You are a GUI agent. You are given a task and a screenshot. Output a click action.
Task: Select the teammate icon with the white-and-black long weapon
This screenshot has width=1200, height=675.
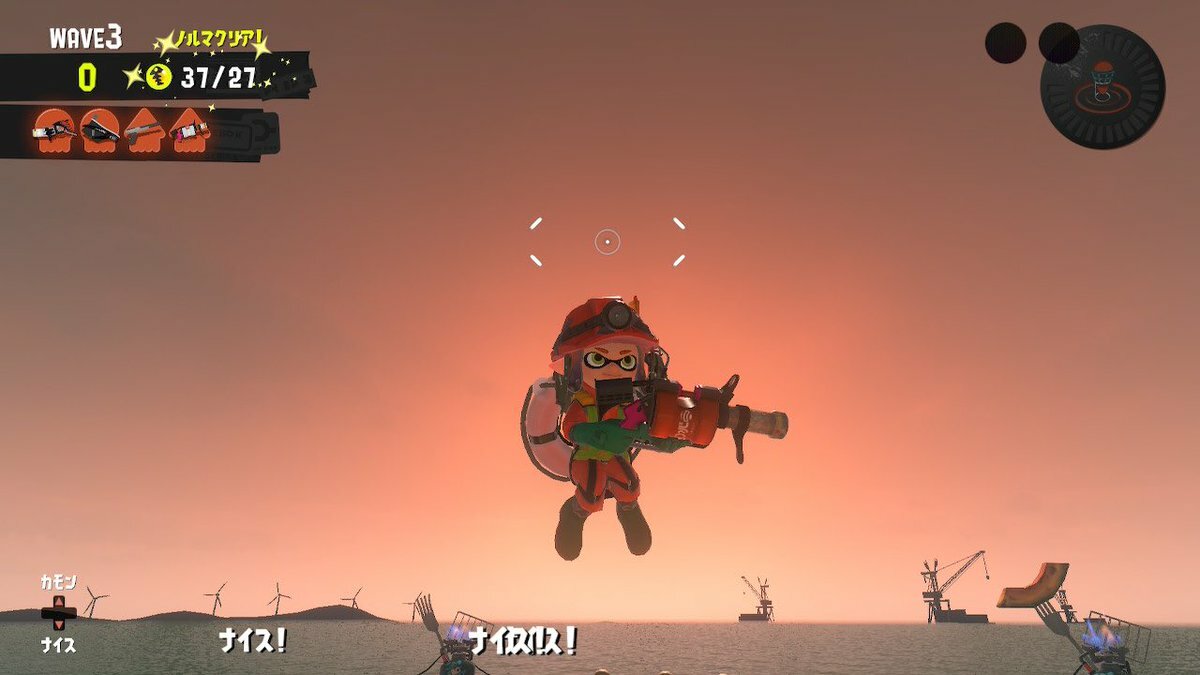54,130
